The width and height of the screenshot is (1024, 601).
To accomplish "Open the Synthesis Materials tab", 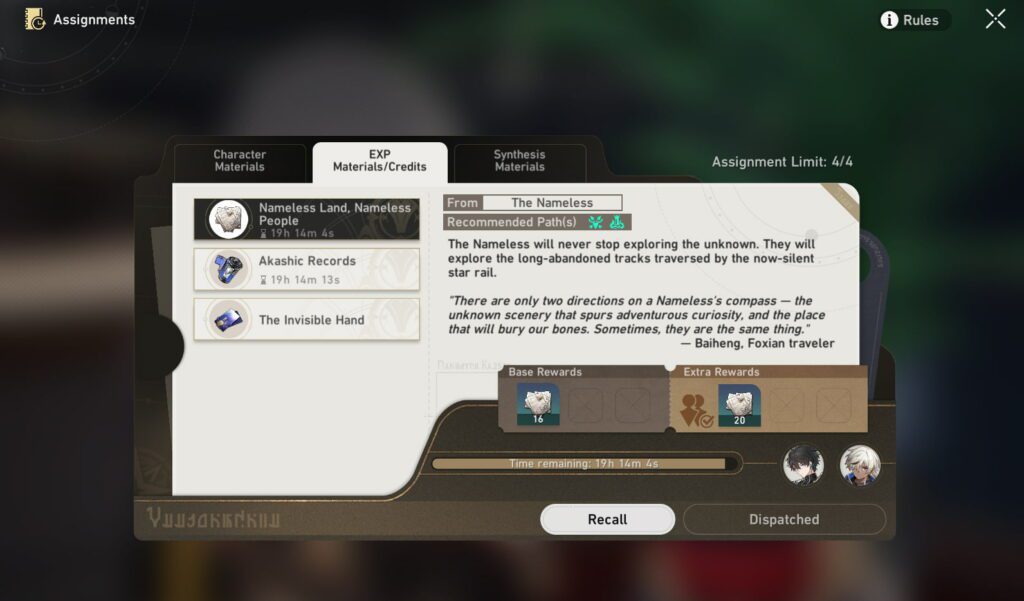I will tap(519, 161).
